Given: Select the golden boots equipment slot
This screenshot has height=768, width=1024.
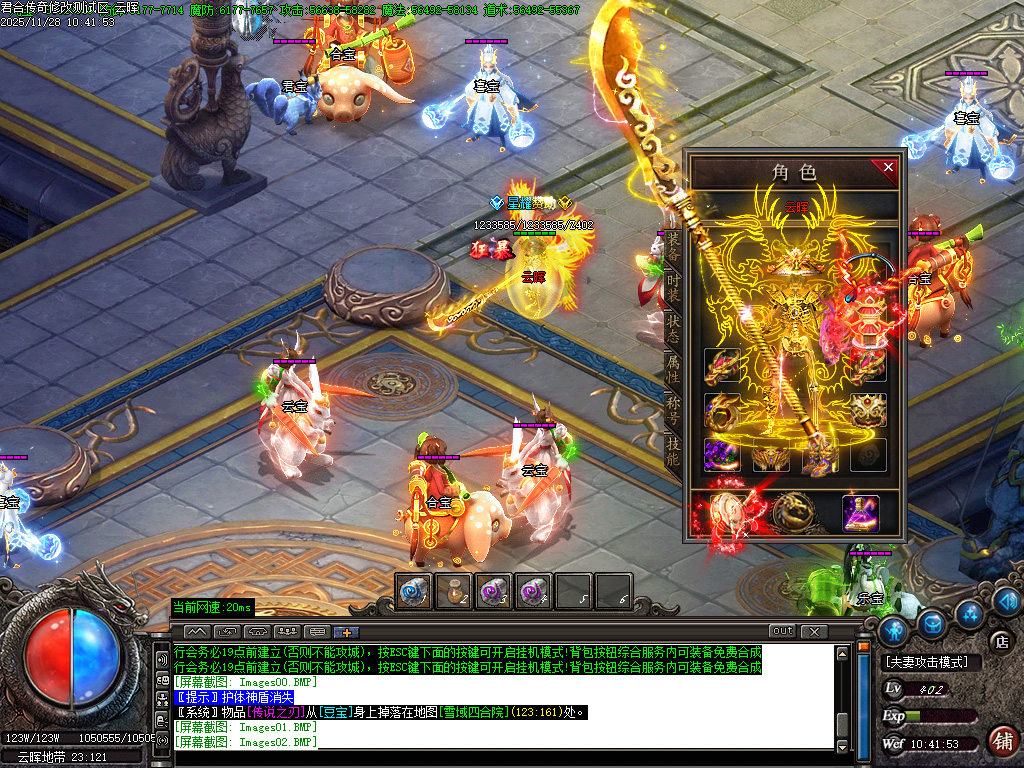Looking at the screenshot, I should (820, 456).
